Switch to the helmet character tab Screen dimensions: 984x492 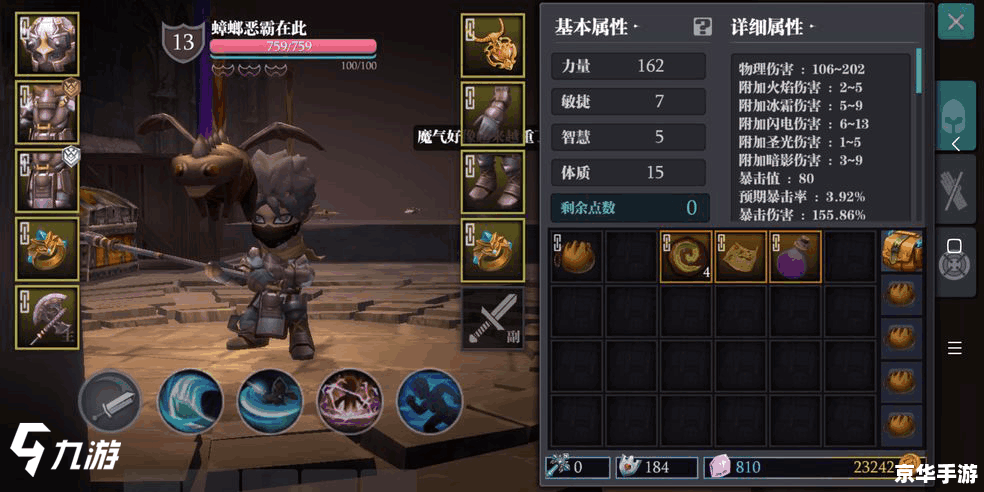tap(956, 118)
